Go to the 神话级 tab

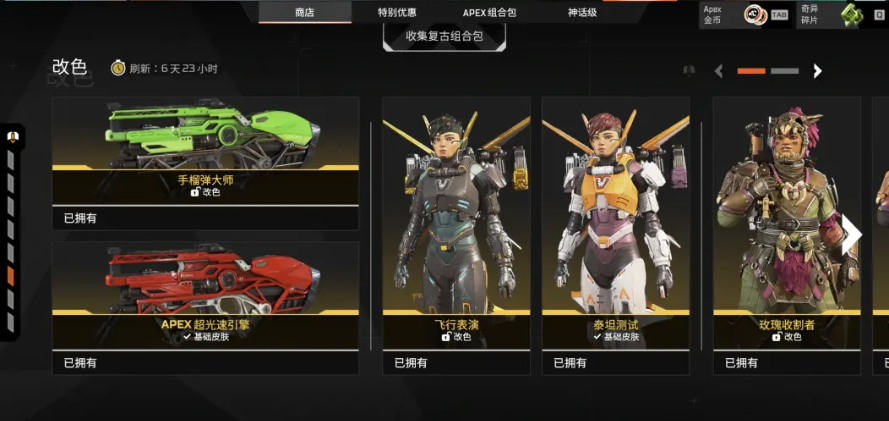pos(582,12)
